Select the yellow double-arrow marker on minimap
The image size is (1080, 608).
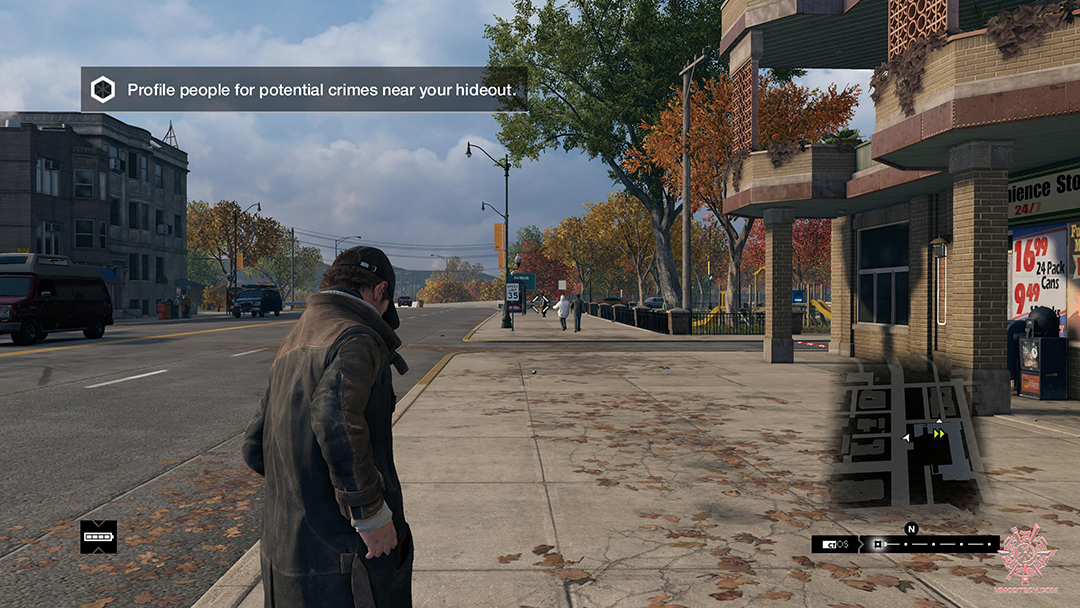click(939, 434)
